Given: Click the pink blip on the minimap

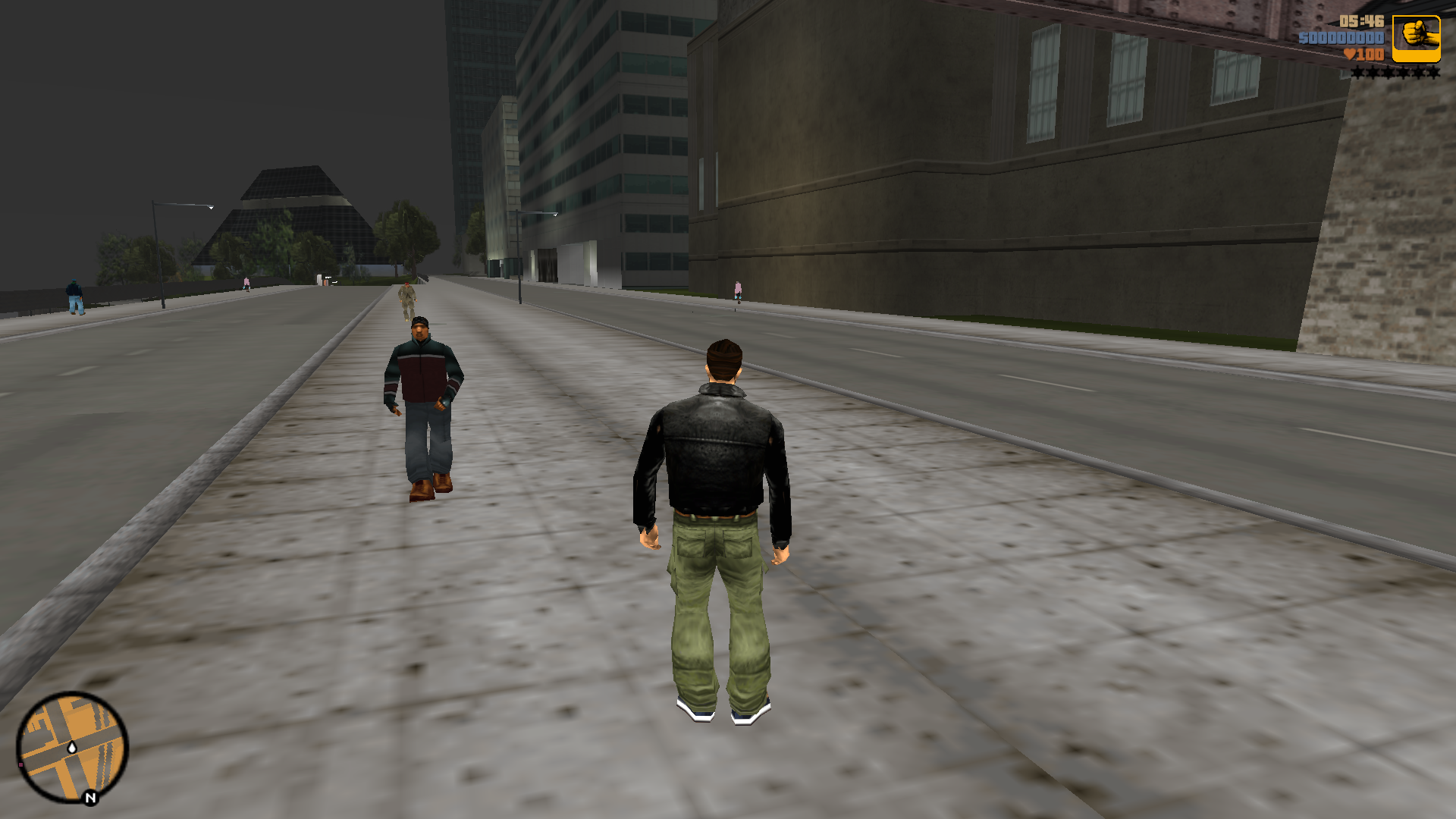Looking at the screenshot, I should pos(20,764).
